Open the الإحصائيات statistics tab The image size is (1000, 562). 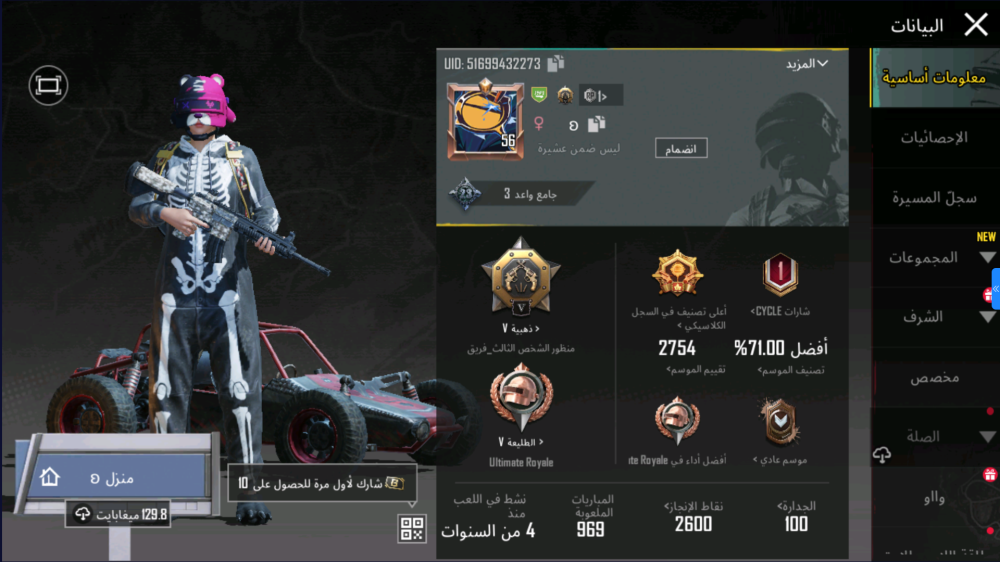click(x=934, y=138)
